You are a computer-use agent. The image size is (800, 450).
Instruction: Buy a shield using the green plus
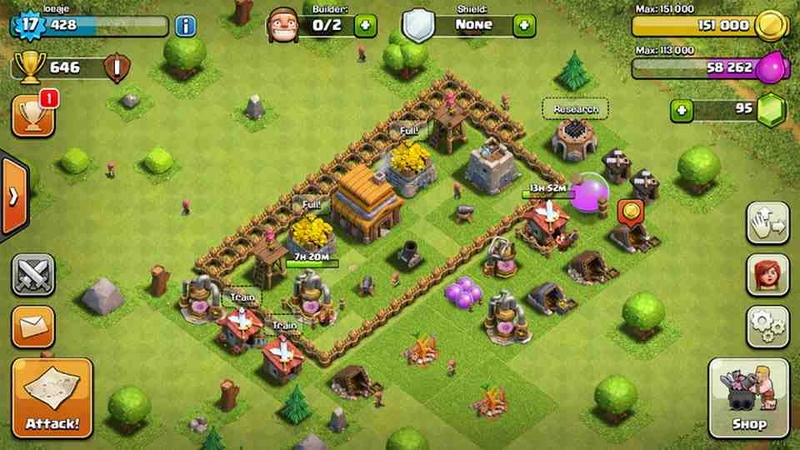pyautogui.click(x=524, y=25)
